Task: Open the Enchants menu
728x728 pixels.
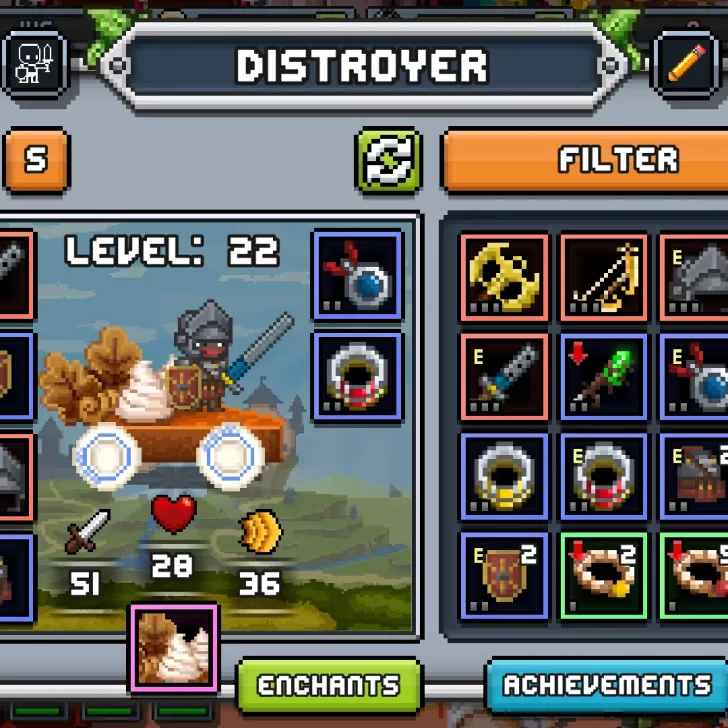Action: pyautogui.click(x=328, y=686)
